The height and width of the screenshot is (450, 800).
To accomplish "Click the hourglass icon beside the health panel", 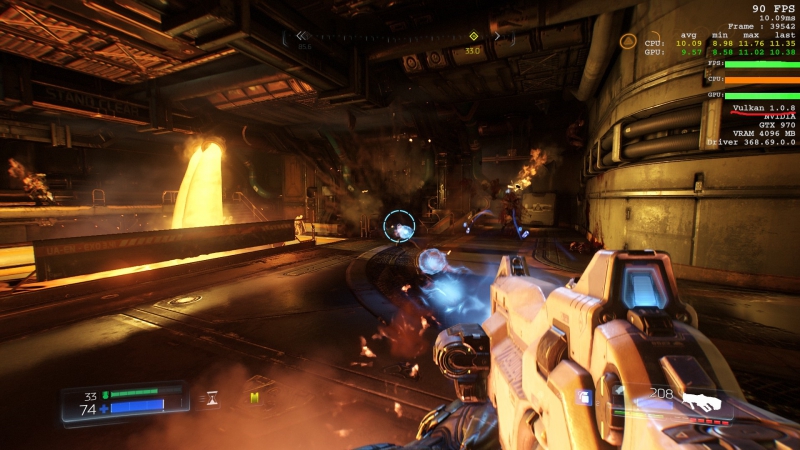I will tap(212, 398).
